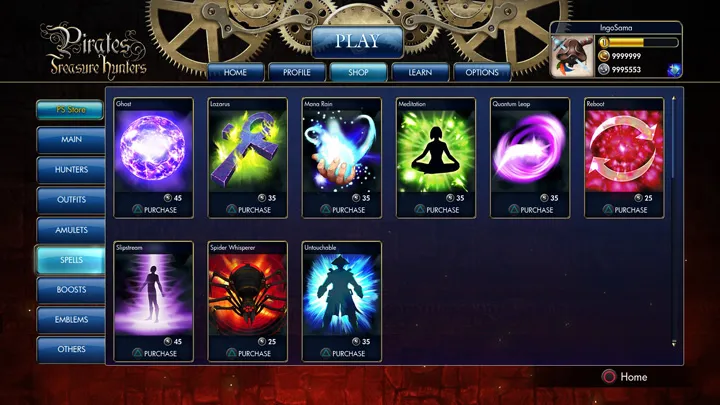Start the game with the PLAY button
The width and height of the screenshot is (720, 405).
[x=357, y=42]
